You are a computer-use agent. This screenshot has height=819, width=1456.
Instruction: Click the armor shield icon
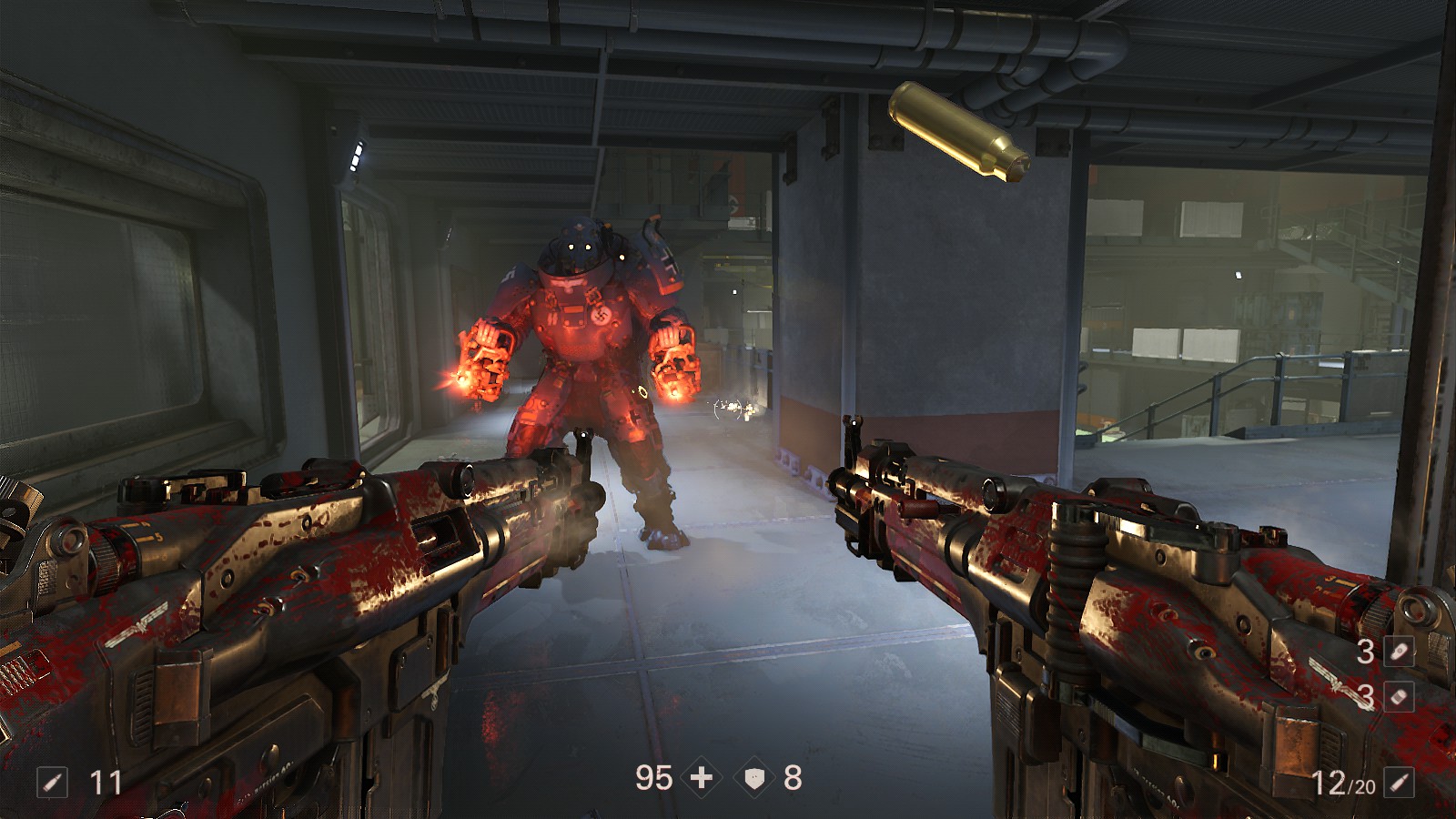point(754,778)
